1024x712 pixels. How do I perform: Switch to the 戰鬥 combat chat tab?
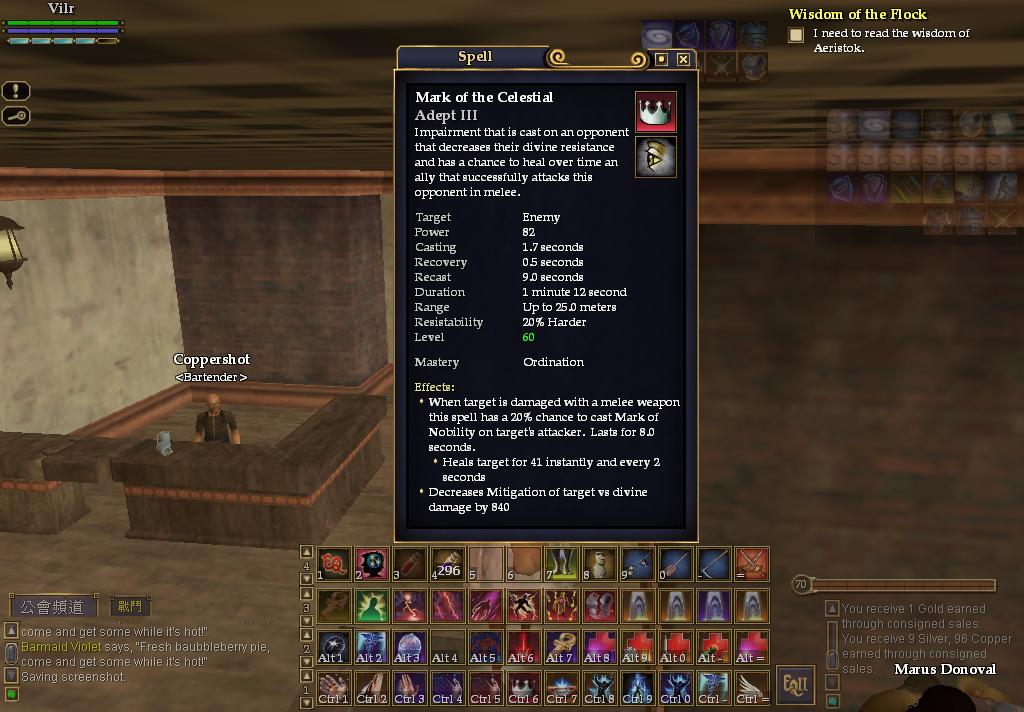[x=130, y=606]
